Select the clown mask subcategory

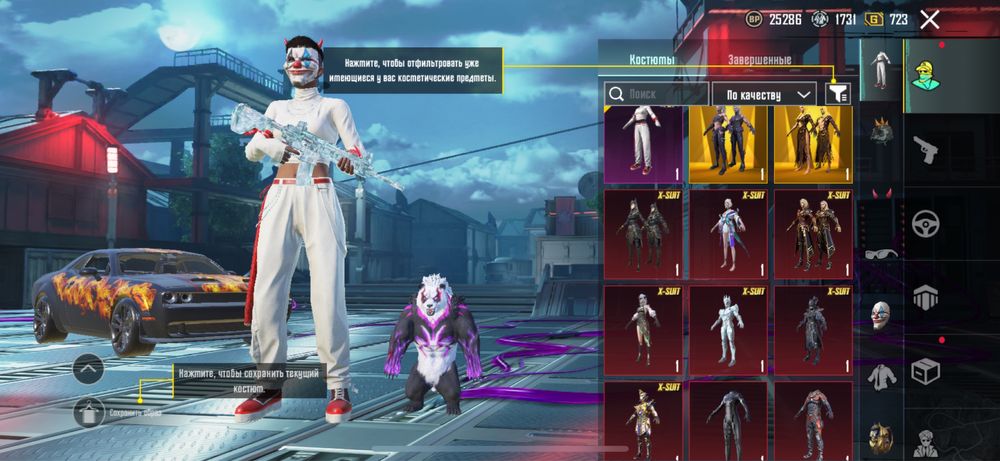881,314
